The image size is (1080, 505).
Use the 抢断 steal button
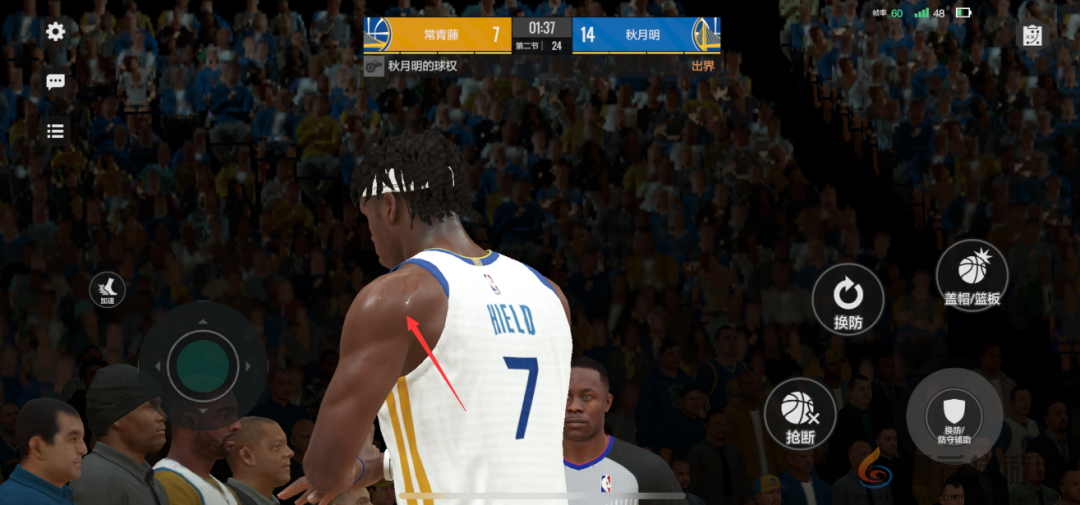(799, 415)
